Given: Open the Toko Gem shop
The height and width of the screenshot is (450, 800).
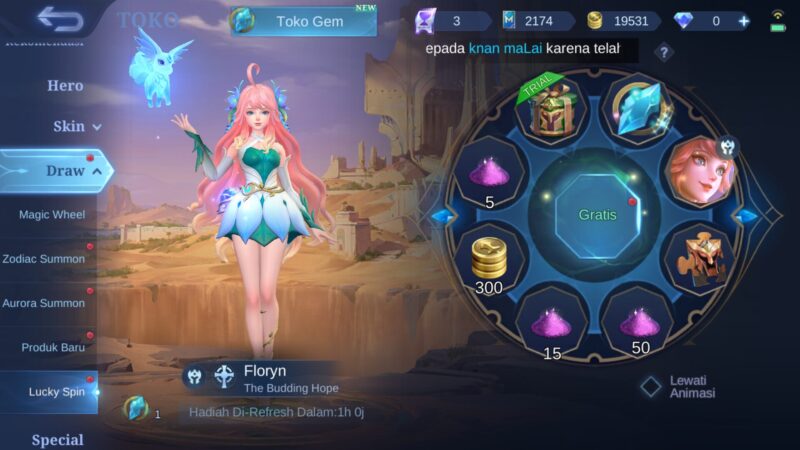Looking at the screenshot, I should tap(304, 21).
